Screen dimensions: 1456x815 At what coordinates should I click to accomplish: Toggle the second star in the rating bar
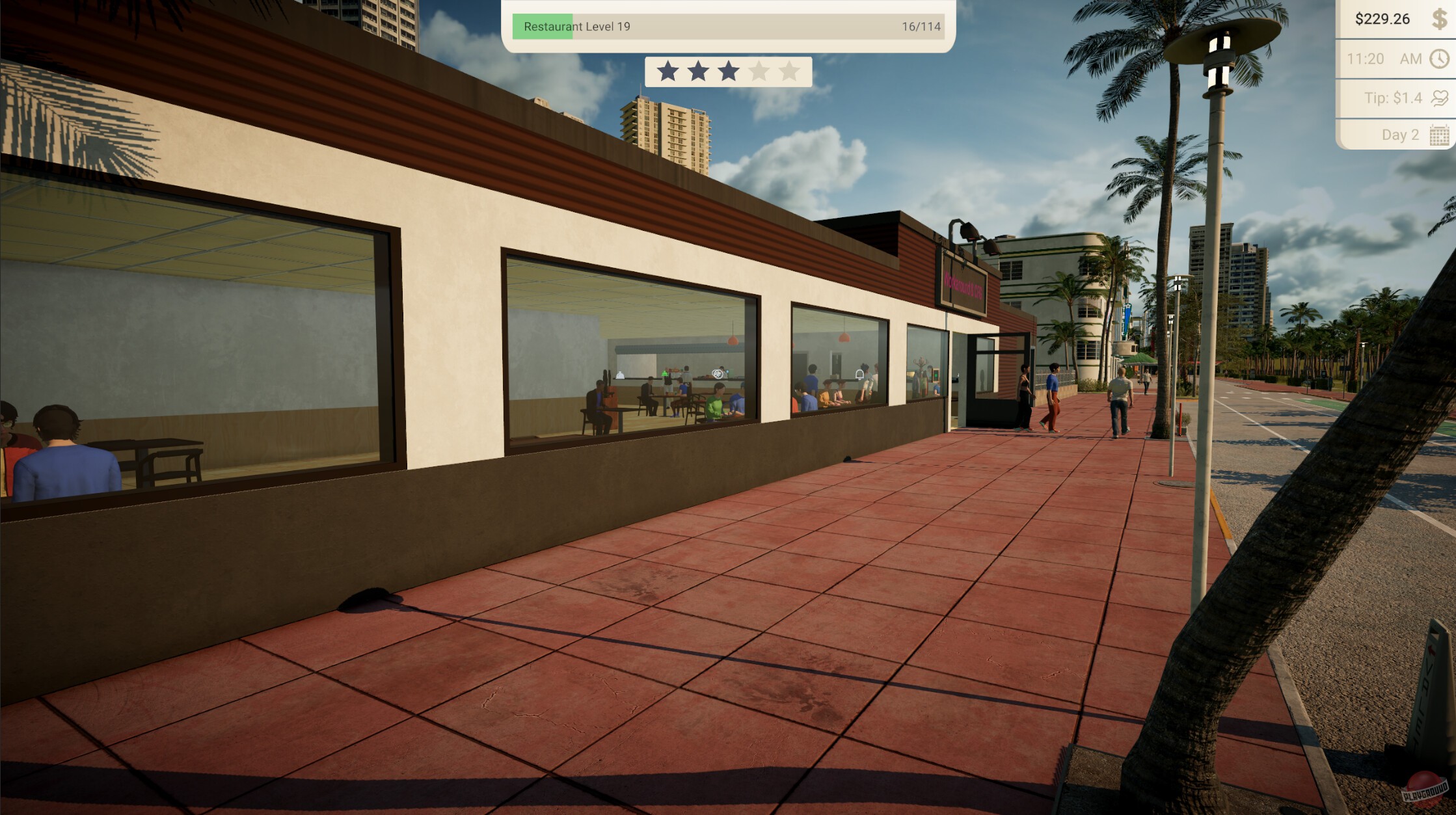coord(699,72)
